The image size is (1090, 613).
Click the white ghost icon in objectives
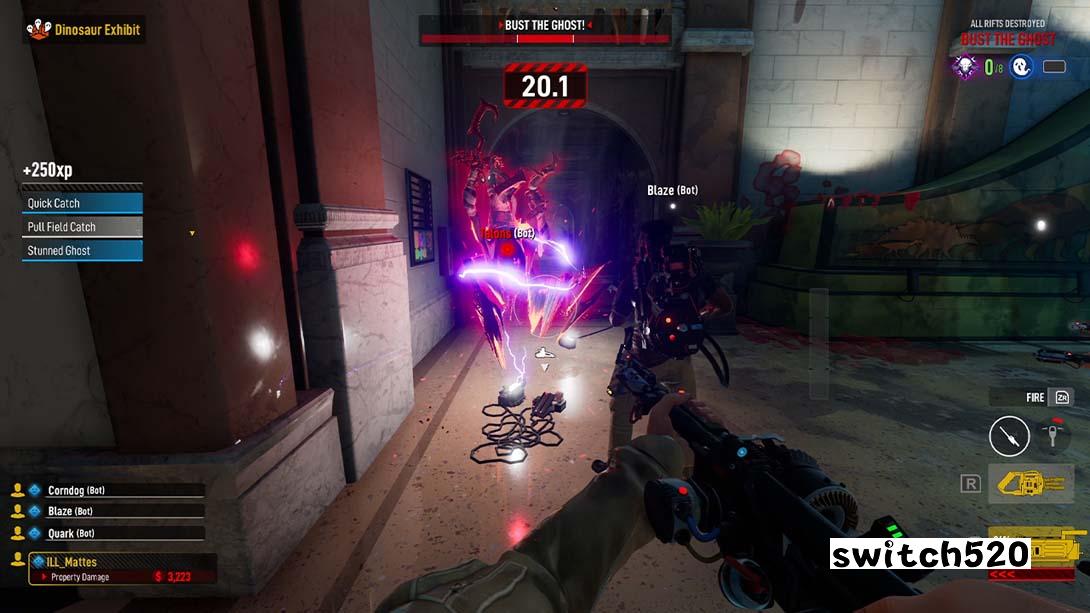click(x=1021, y=67)
